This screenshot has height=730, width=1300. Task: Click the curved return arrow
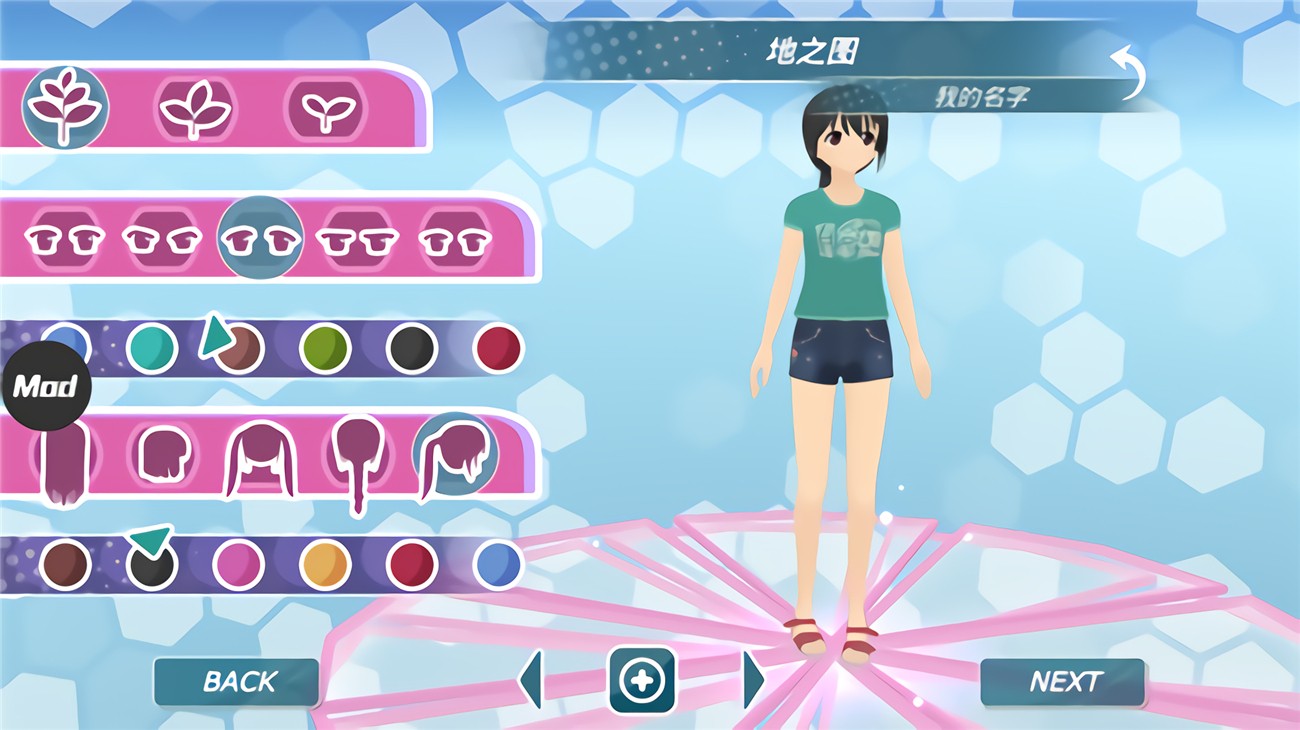click(x=1128, y=72)
